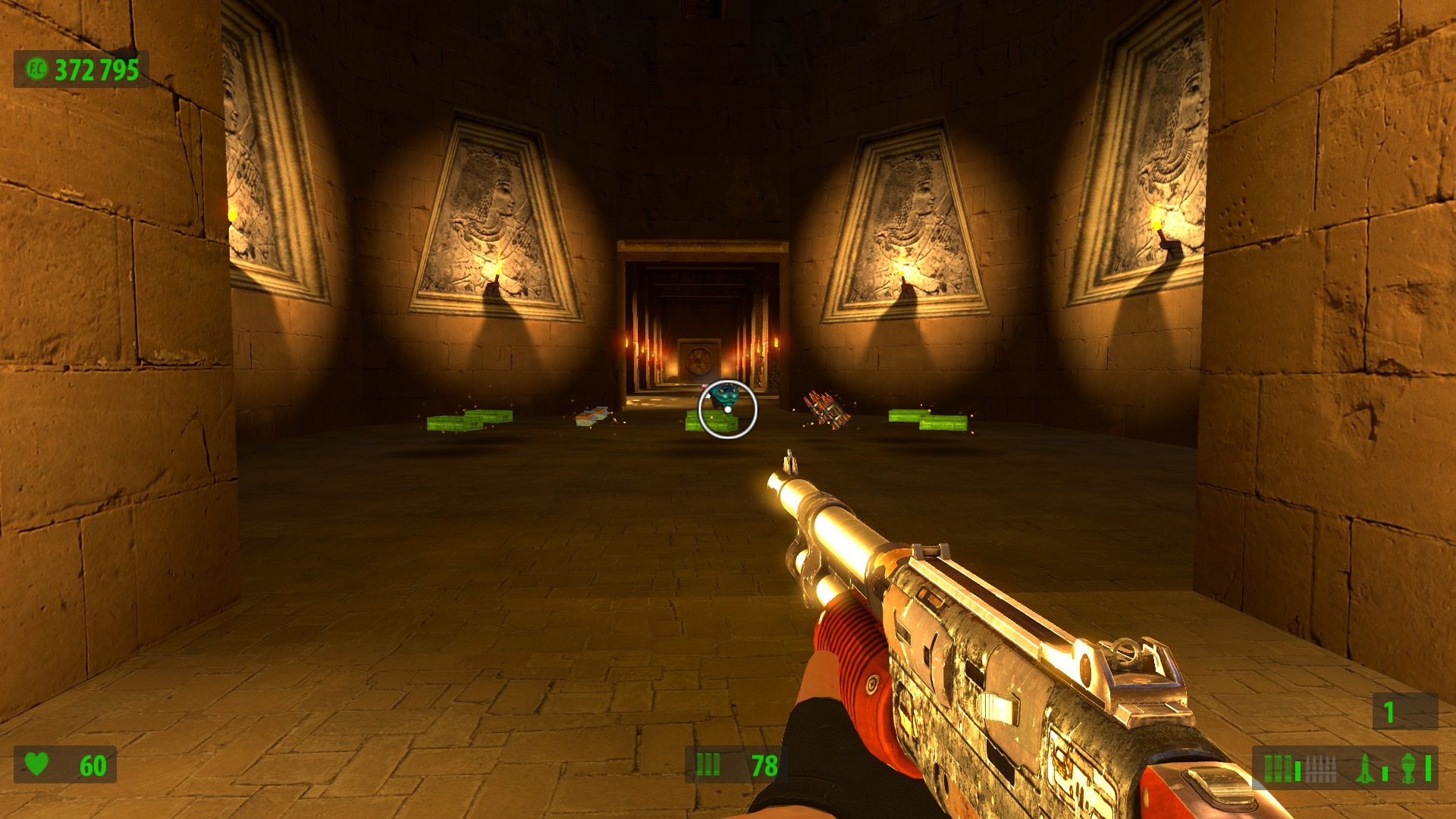Click the current weapon shells icon

point(708,764)
